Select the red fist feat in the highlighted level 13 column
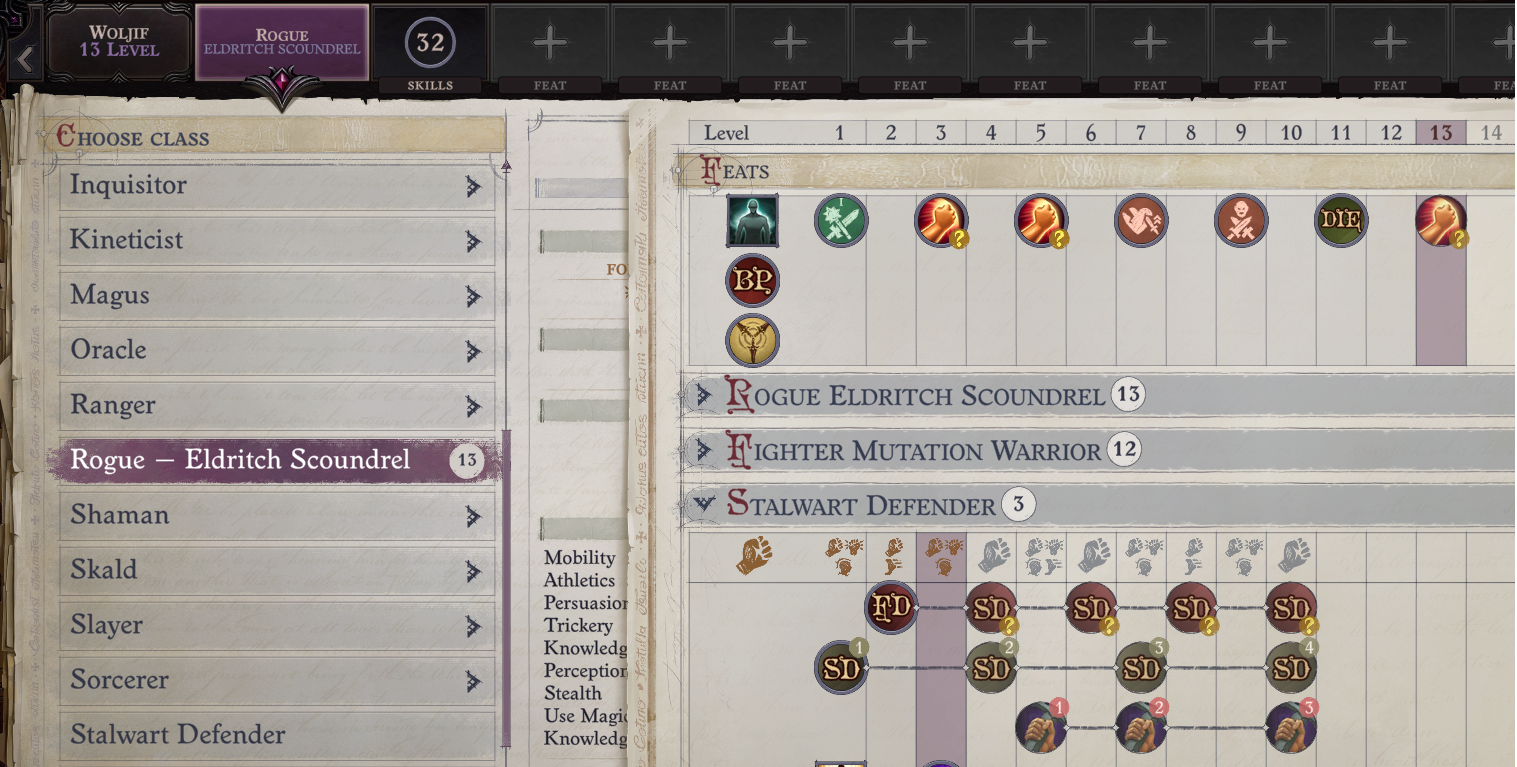 click(x=1441, y=220)
